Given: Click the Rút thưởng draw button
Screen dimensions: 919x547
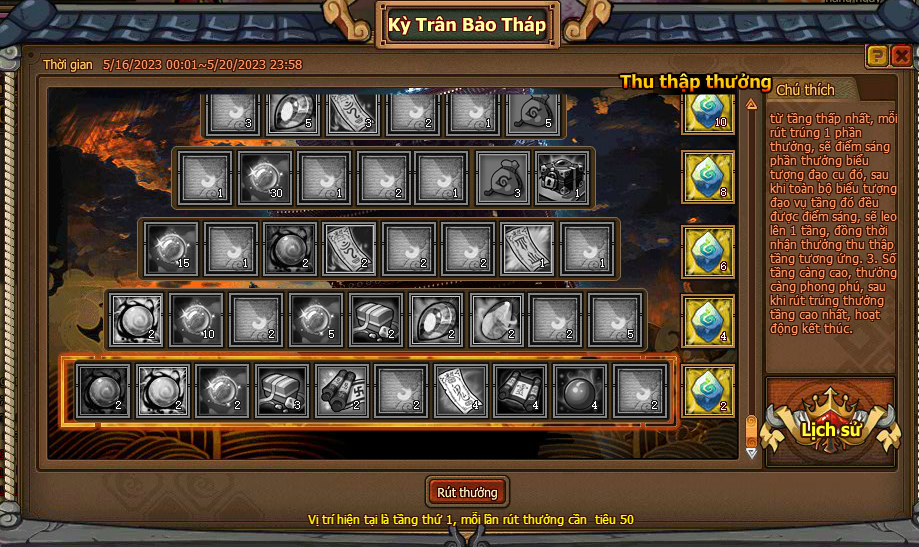Looking at the screenshot, I should 467,492.
